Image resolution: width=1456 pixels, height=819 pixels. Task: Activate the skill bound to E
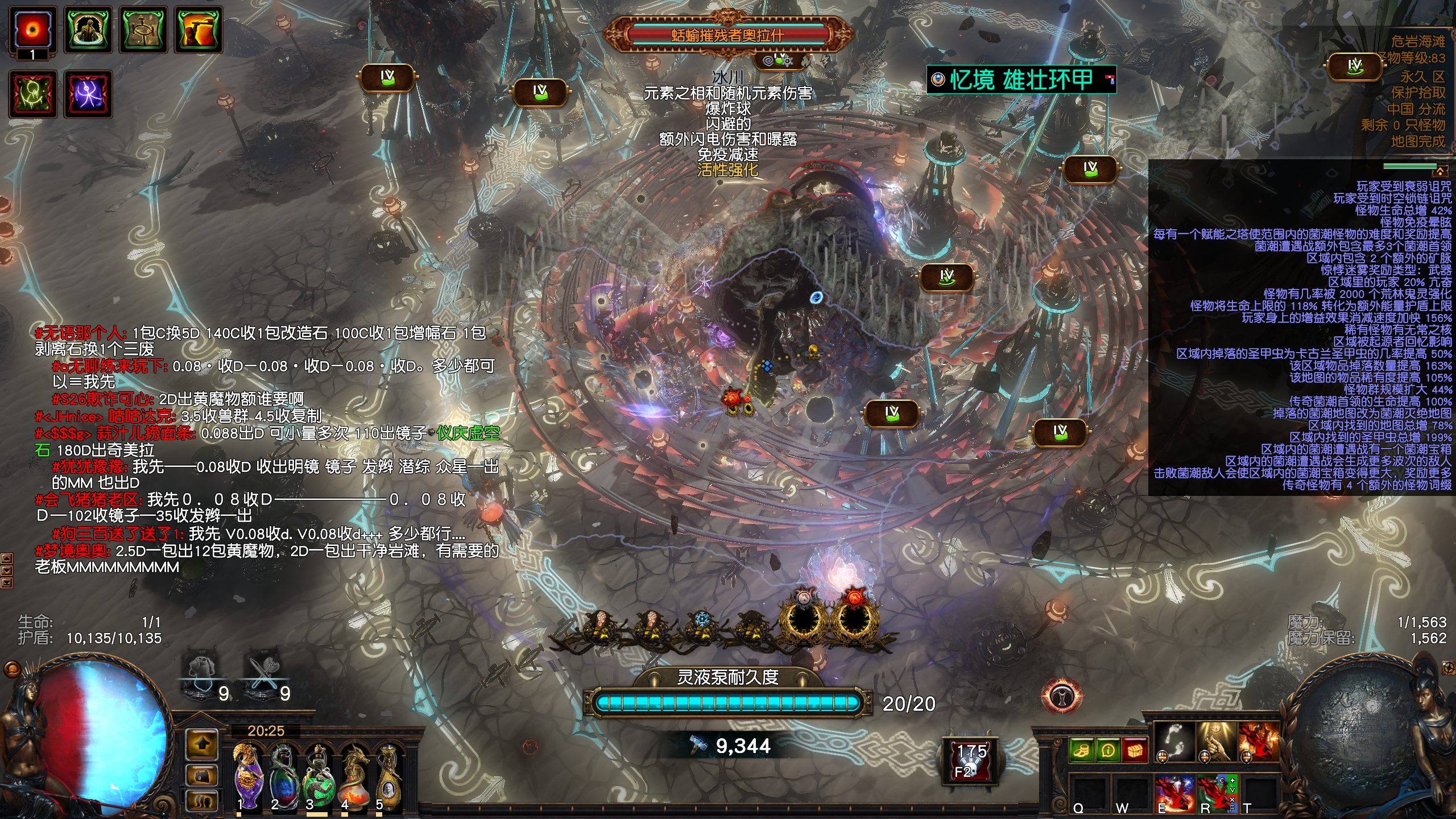pos(1175,793)
